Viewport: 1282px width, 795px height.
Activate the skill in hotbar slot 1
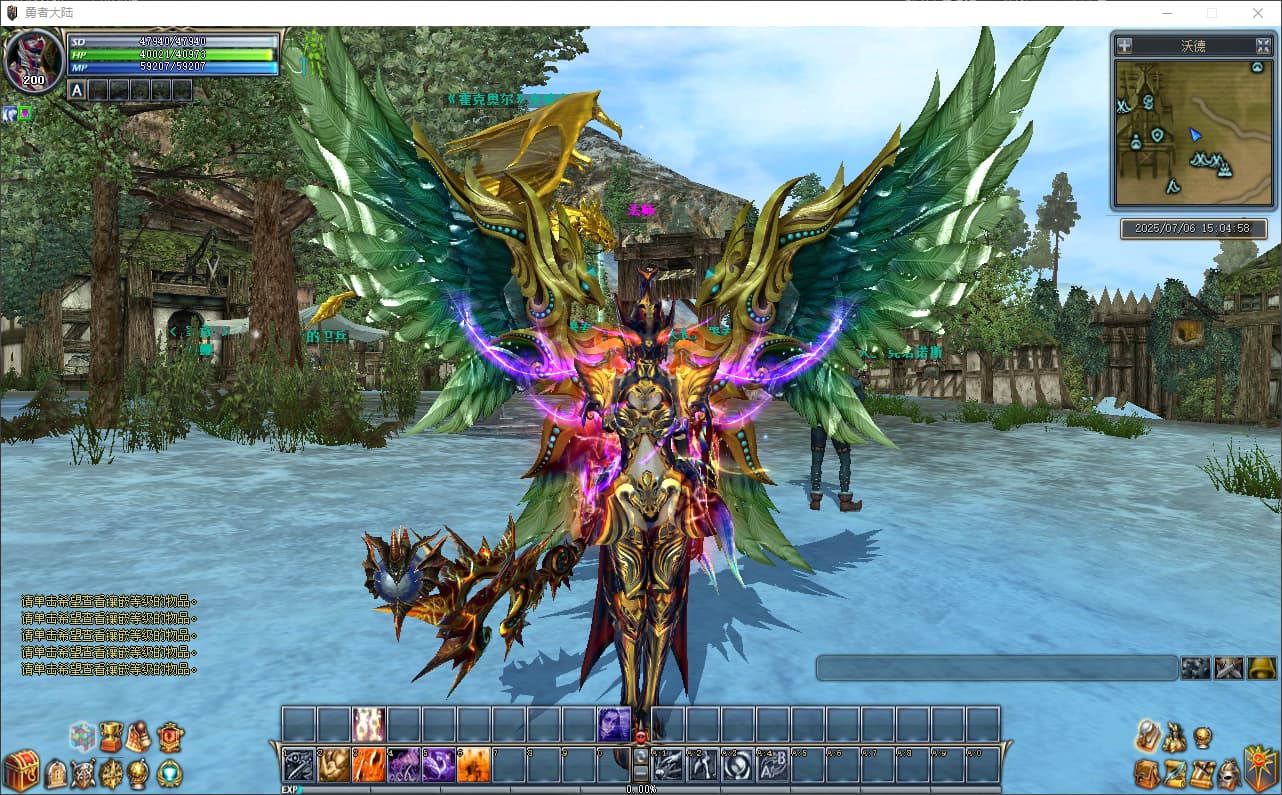tap(299, 765)
